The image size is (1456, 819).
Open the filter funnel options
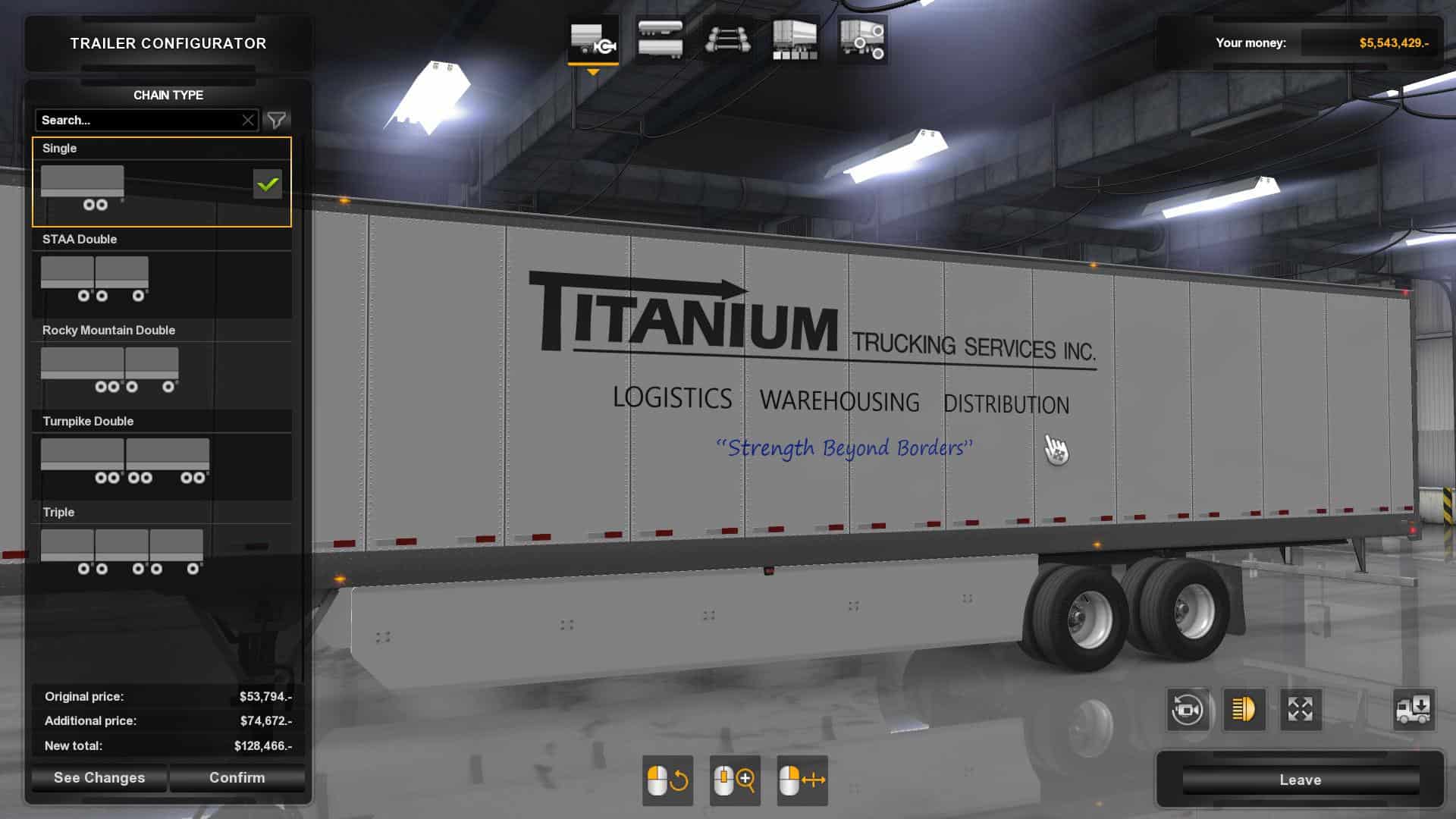click(x=277, y=120)
